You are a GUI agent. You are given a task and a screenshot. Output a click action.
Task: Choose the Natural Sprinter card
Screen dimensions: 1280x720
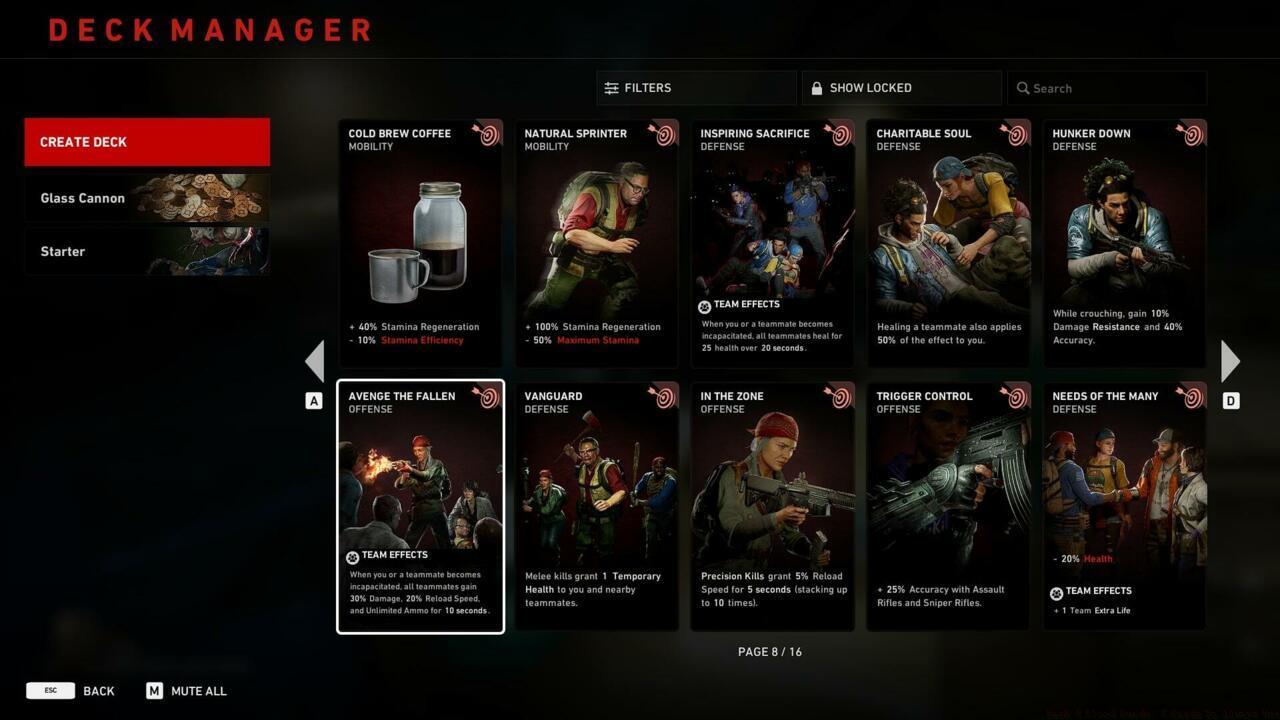[x=596, y=244]
